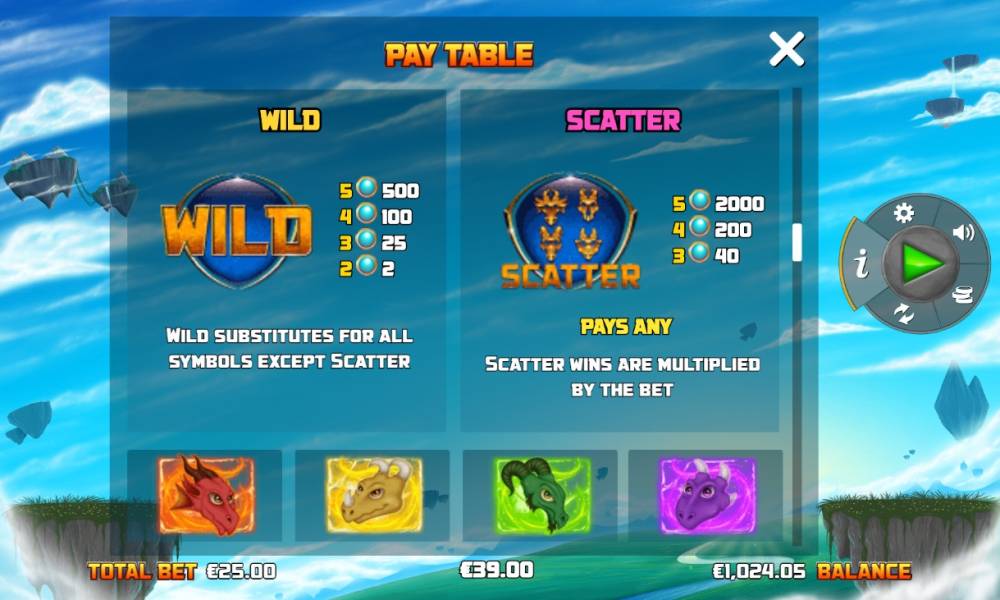This screenshot has width=1000, height=600.
Task: Open settings via the gear icon
Action: [904, 213]
